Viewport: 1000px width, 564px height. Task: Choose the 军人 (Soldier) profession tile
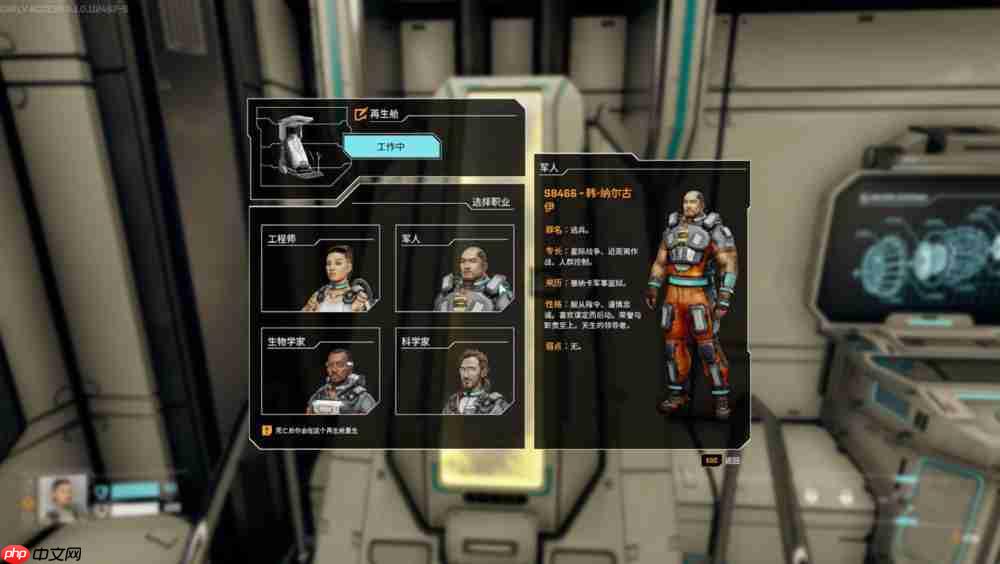455,270
